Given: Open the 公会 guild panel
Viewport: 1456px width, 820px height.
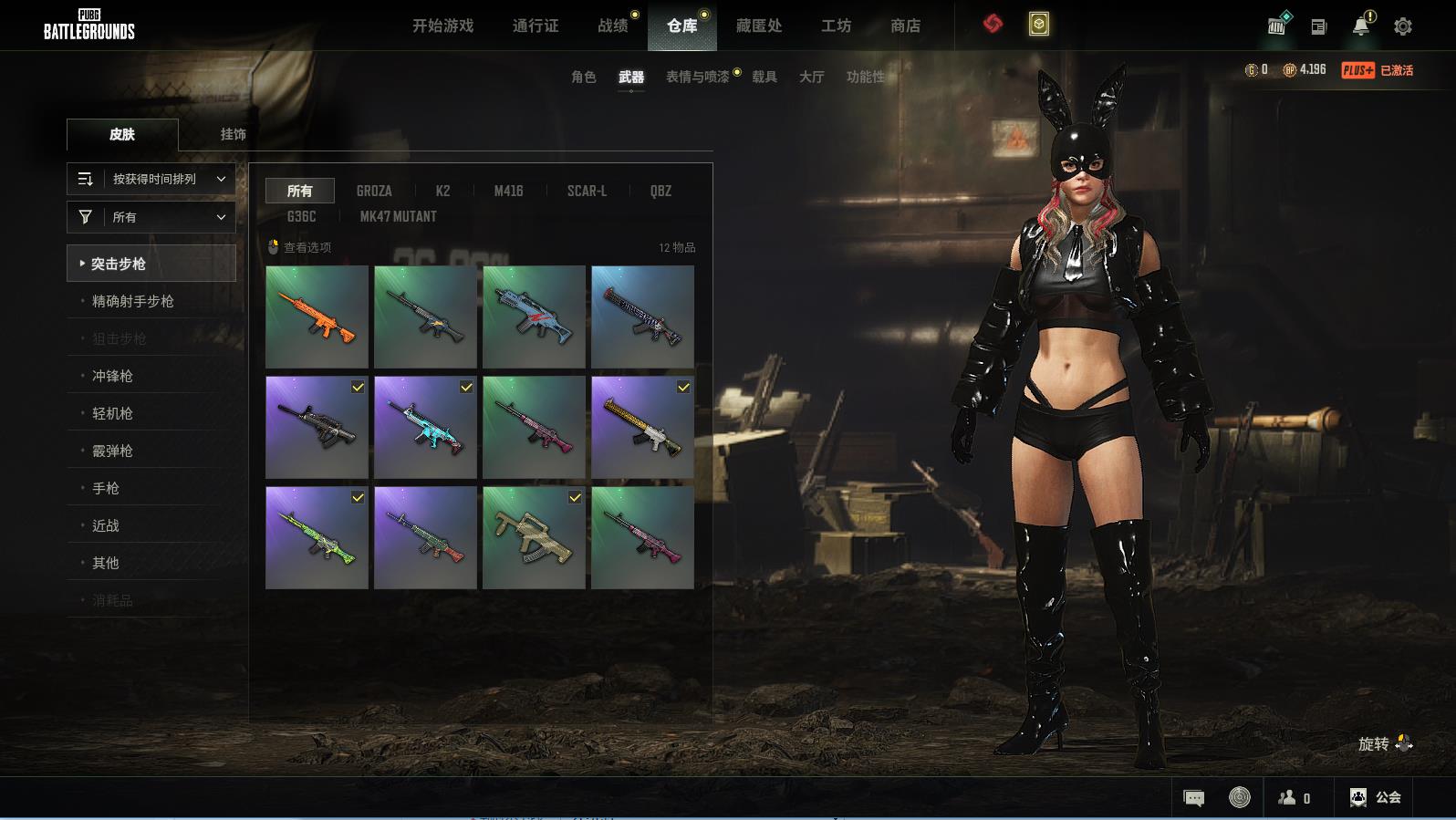Looking at the screenshot, I should click(1376, 797).
